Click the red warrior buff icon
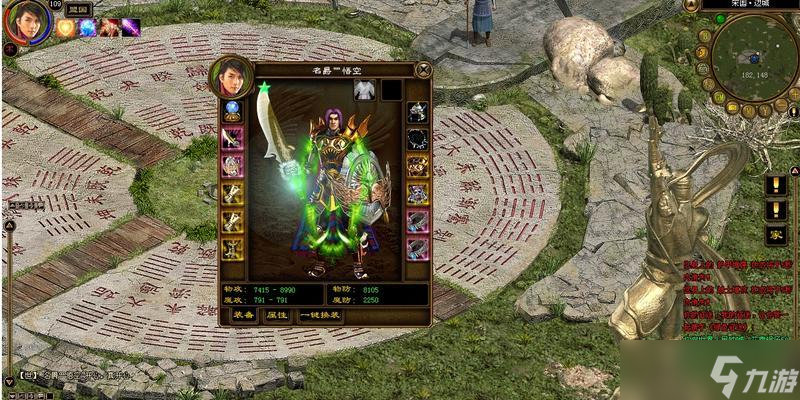 pos(109,27)
